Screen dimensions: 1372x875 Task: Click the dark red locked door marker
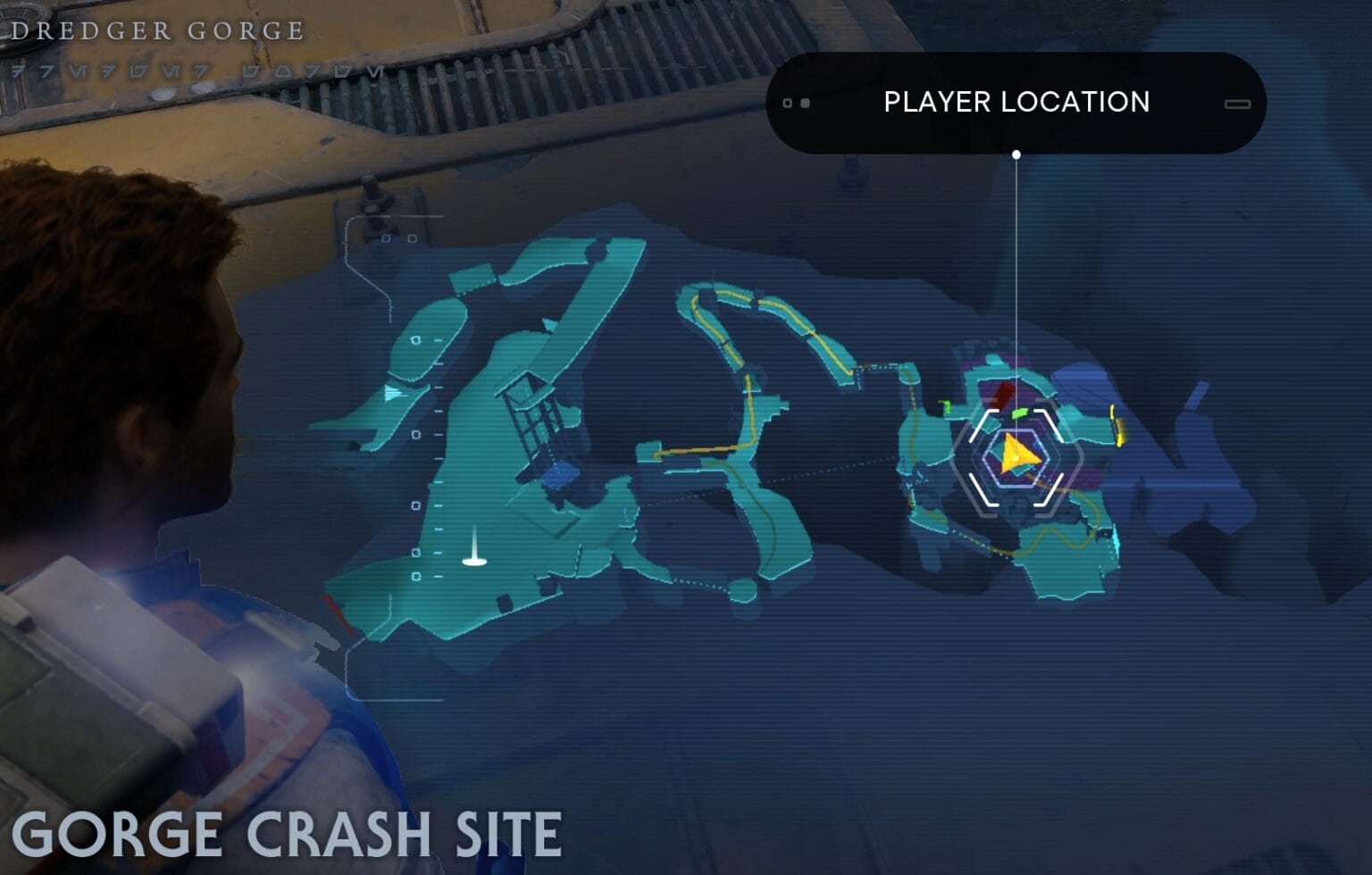(x=1001, y=395)
